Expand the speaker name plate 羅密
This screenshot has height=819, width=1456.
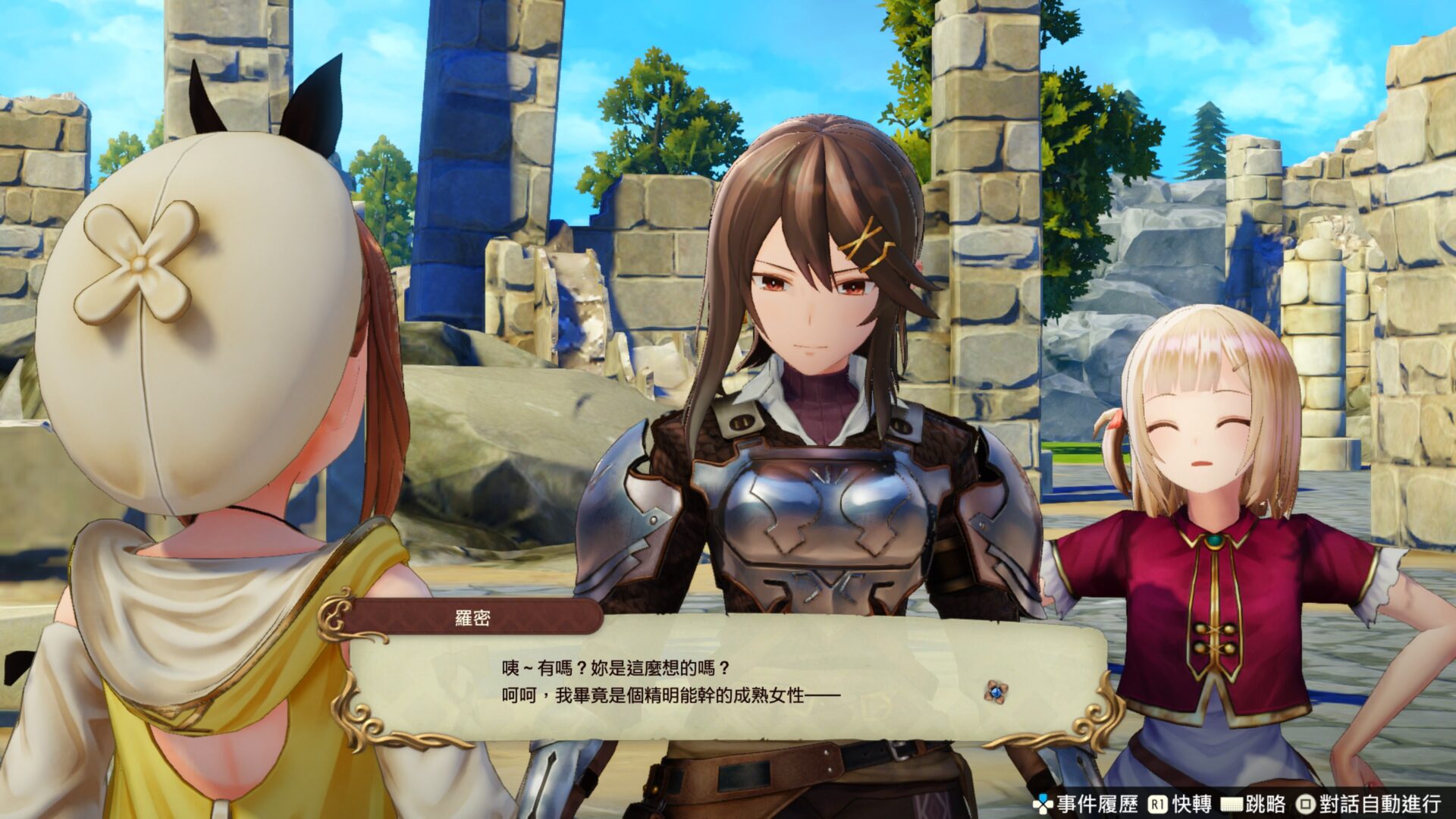click(x=473, y=617)
